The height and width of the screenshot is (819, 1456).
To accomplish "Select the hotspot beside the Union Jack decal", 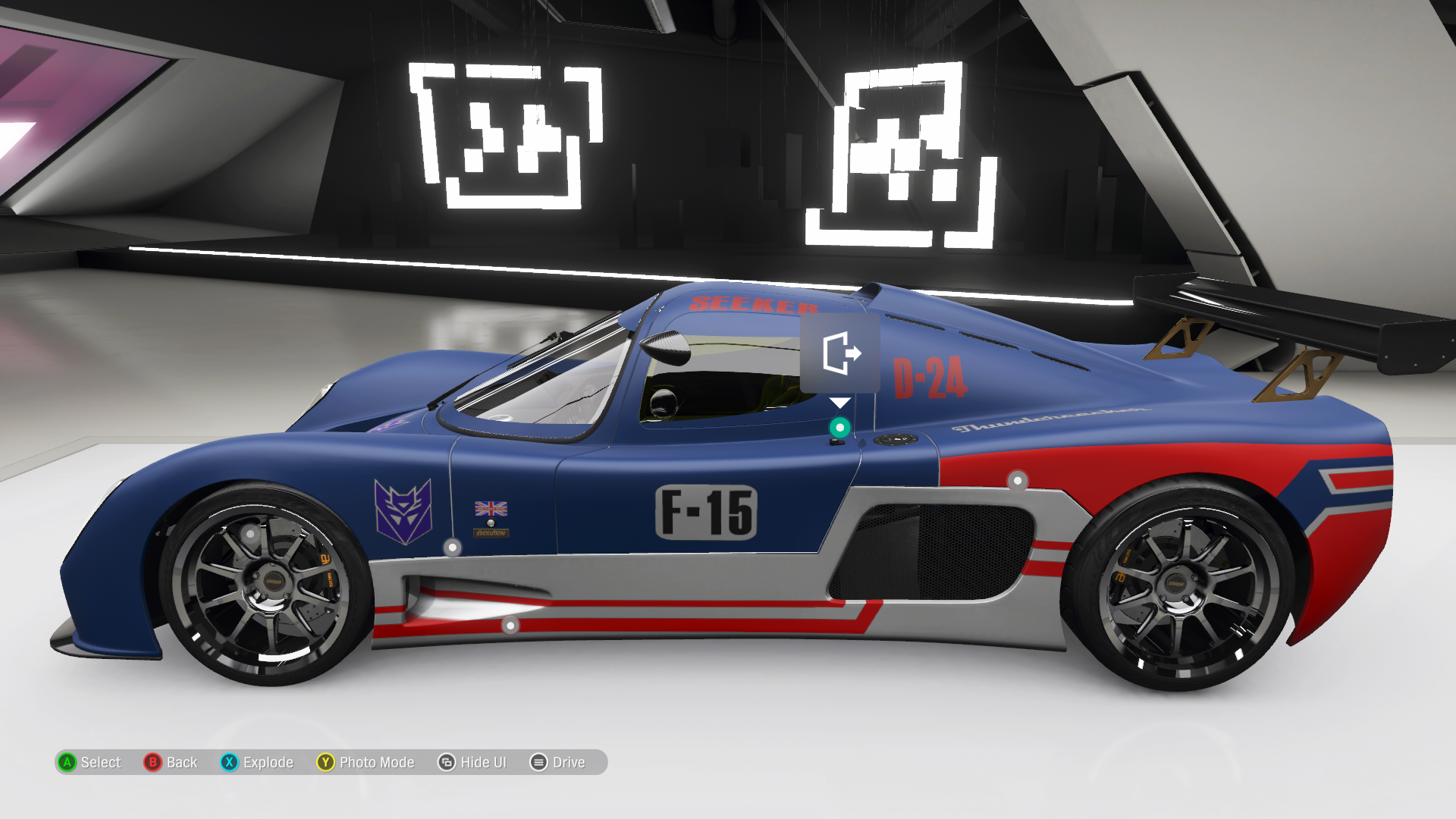I will point(453,547).
